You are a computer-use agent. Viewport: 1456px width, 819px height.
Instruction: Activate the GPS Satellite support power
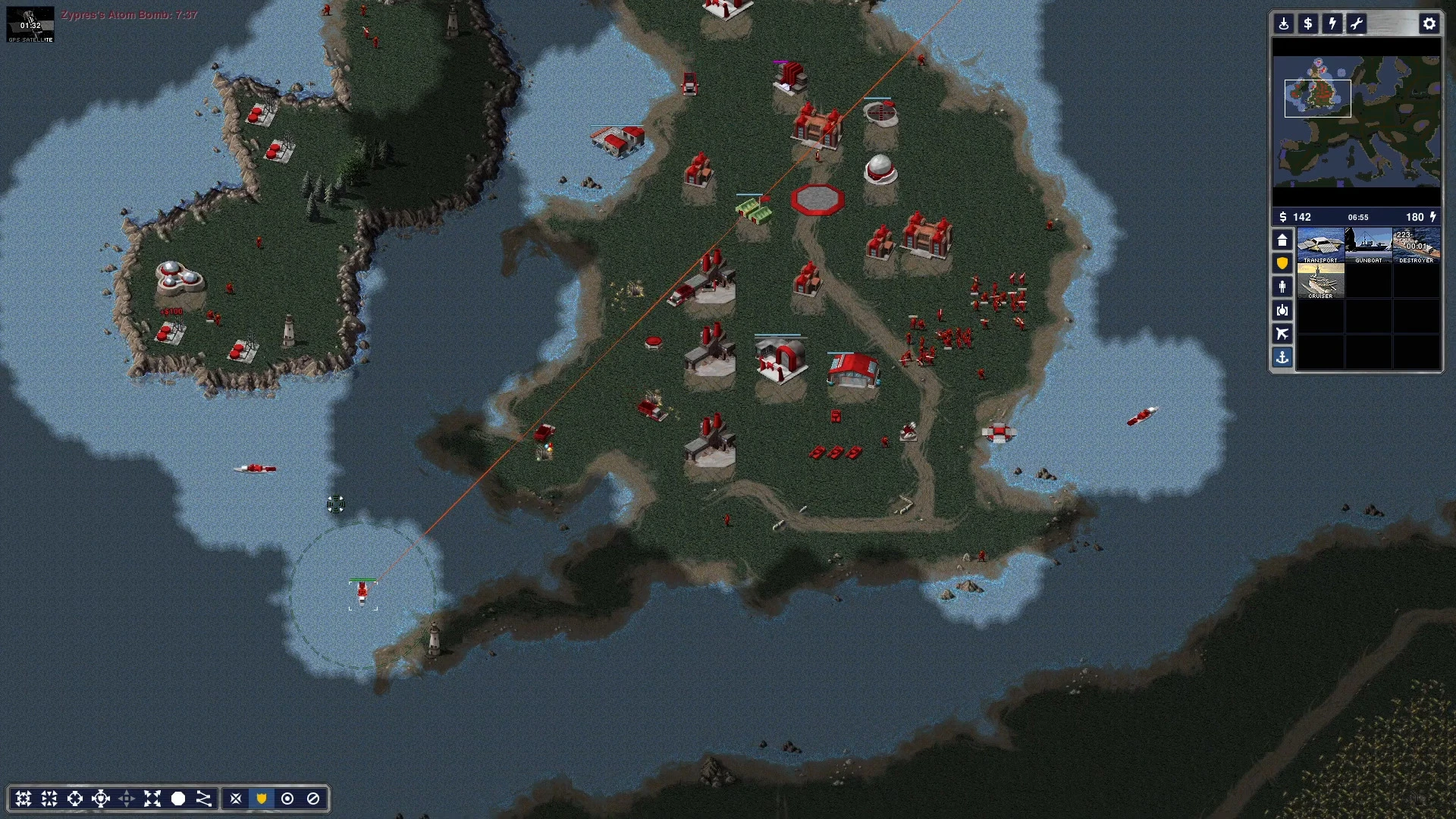[30, 24]
